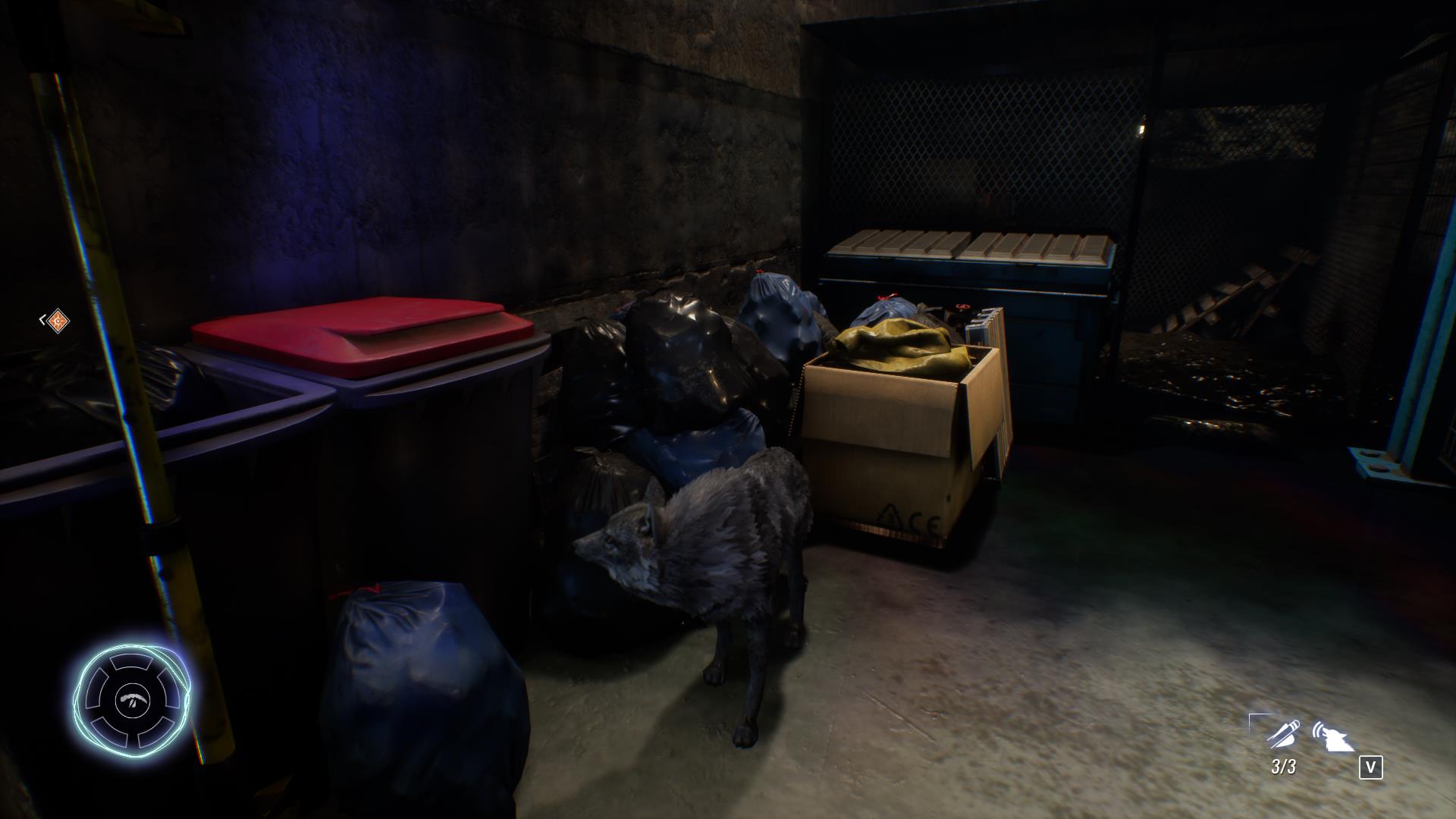The height and width of the screenshot is (819, 1456).
Task: Select the throwing knife weapon icon
Action: (1282, 733)
